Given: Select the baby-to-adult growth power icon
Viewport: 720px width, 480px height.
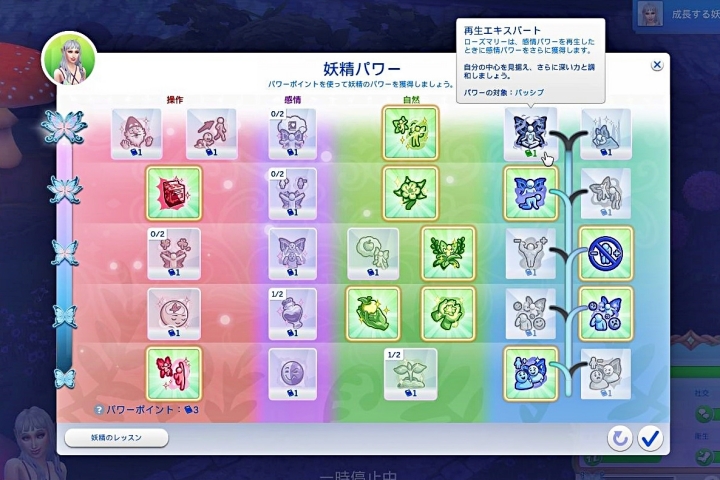Looking at the screenshot, I should click(211, 131).
